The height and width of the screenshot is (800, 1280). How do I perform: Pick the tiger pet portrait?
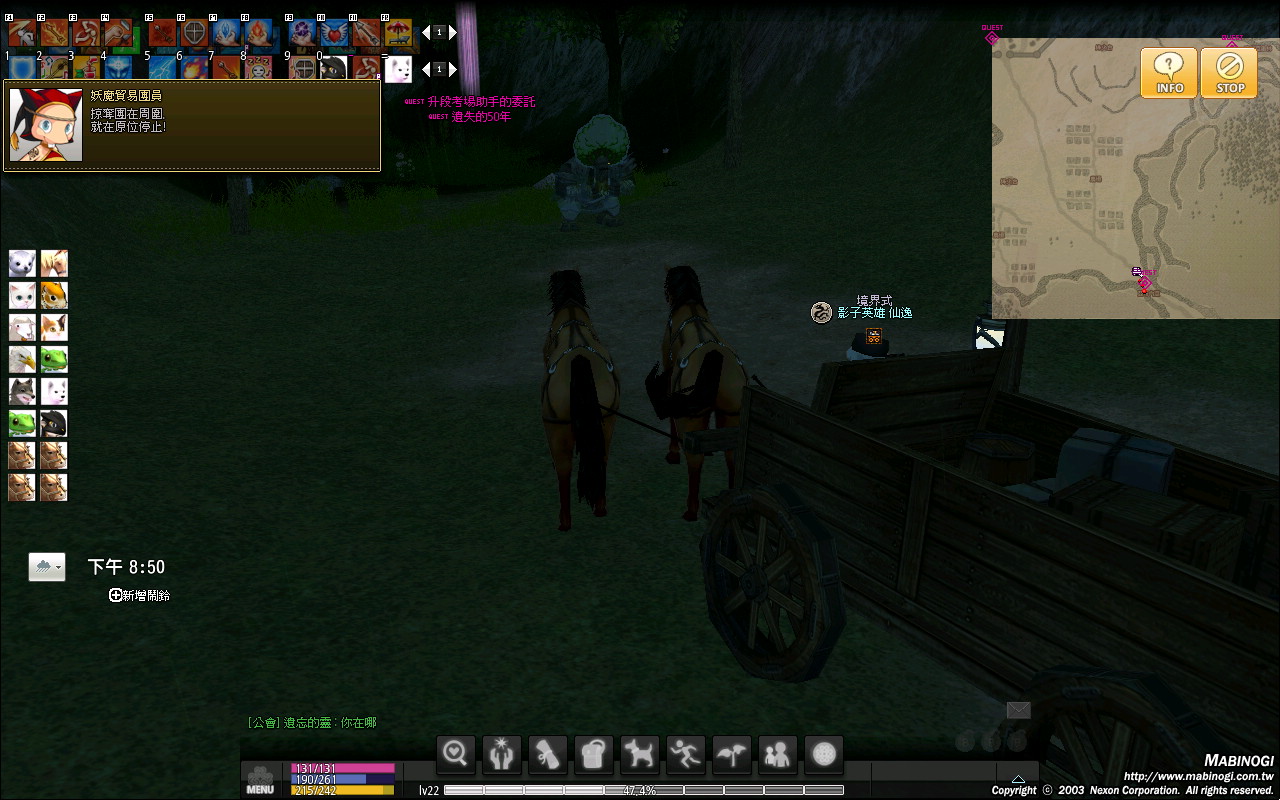54,296
